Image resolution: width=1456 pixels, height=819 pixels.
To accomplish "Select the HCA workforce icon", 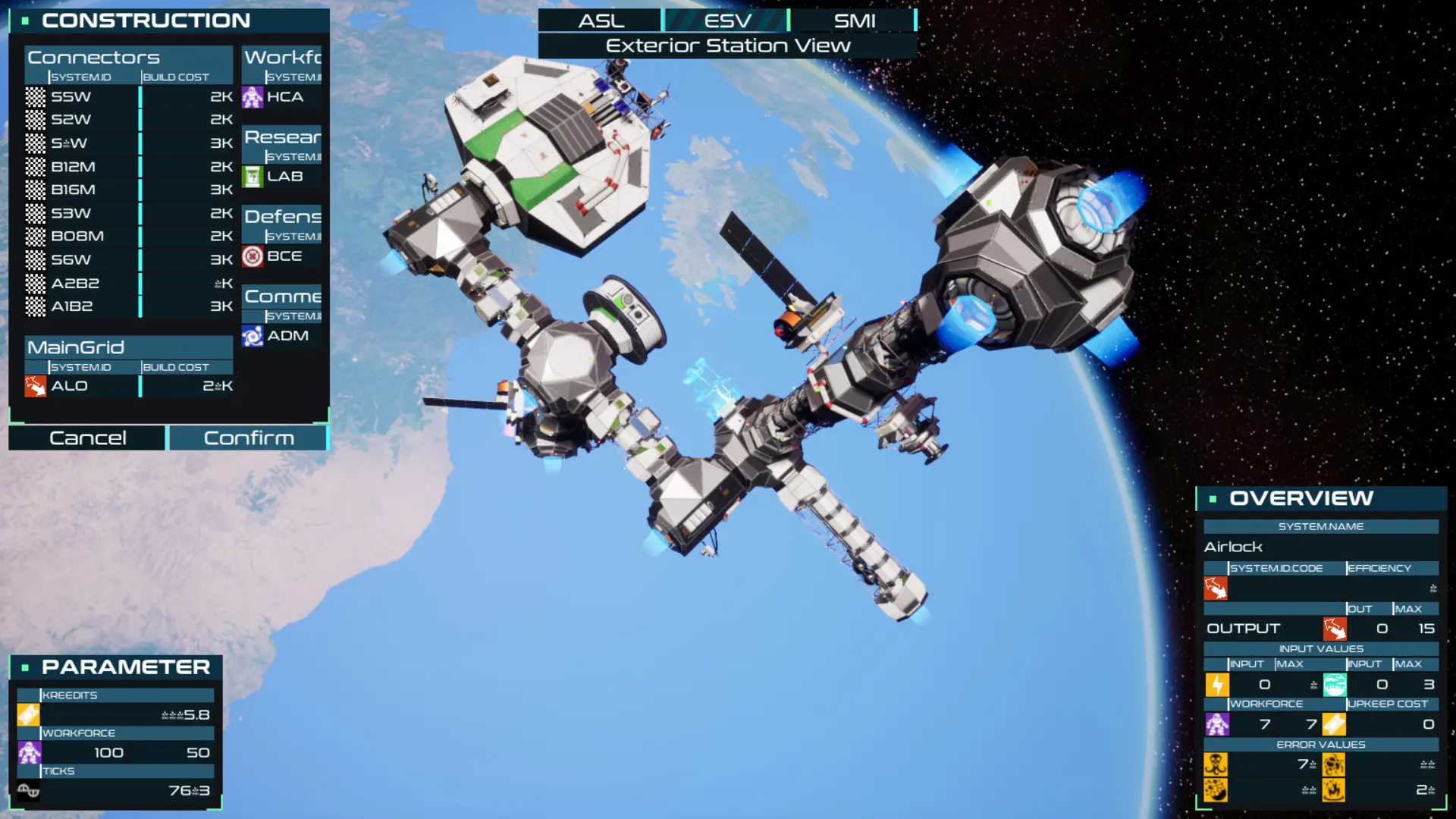I will coord(252,97).
